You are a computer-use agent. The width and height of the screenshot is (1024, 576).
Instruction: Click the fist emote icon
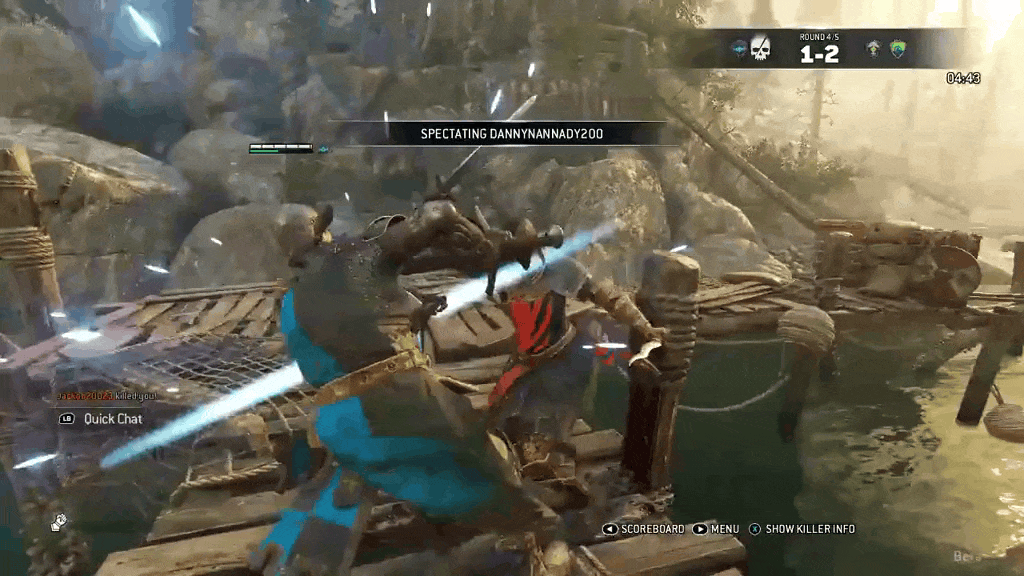(x=59, y=521)
